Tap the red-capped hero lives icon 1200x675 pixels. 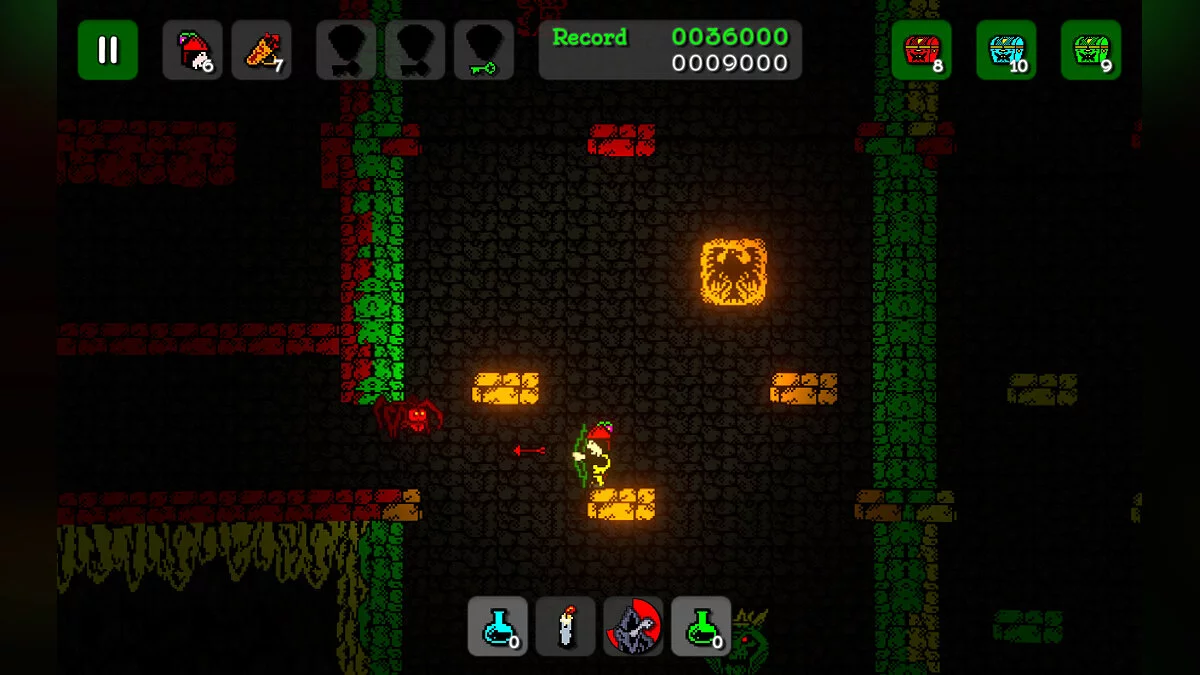(193, 50)
